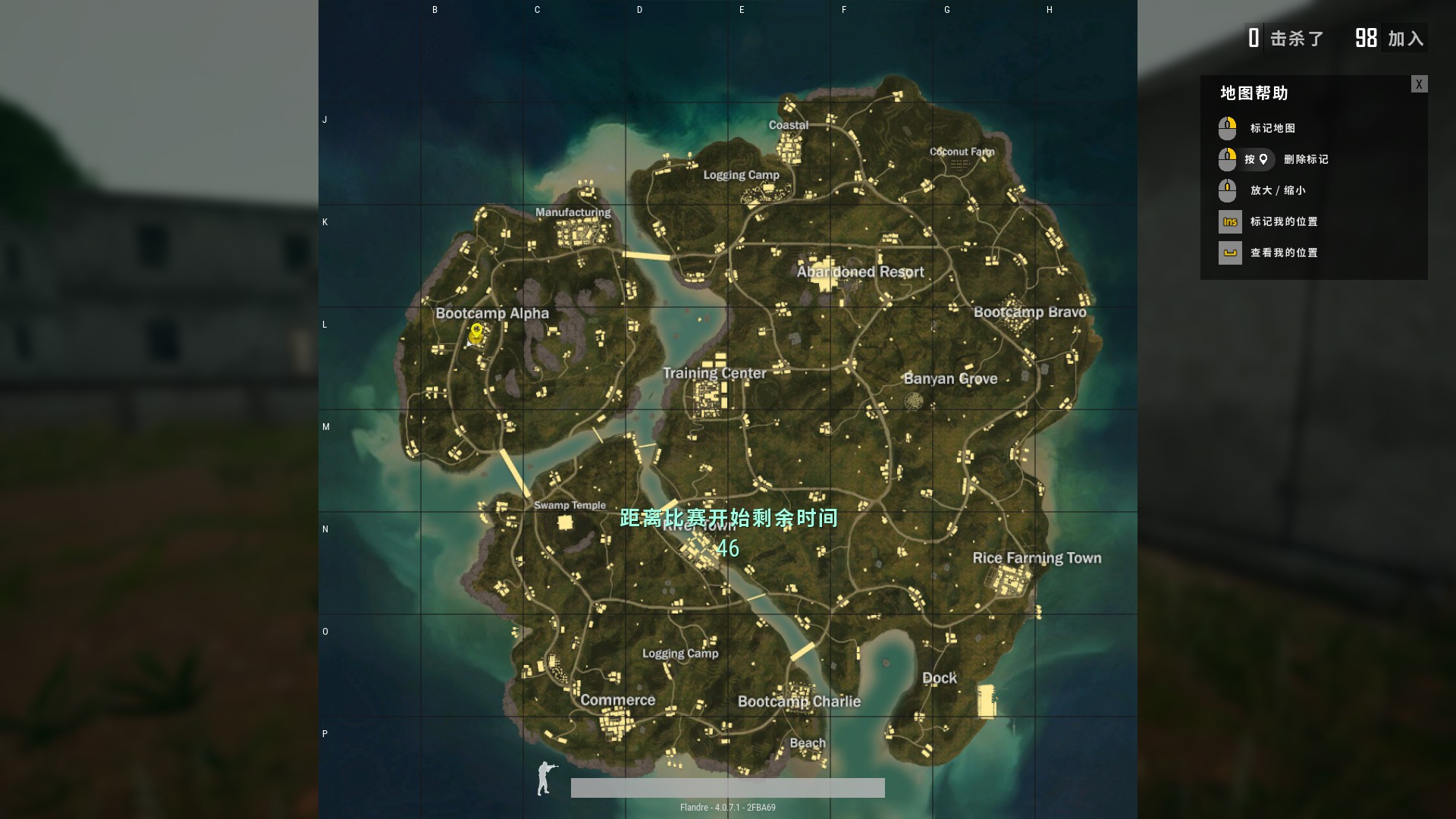
Task: Click the yellow marker pin at Bootcamp Alpha
Action: point(475,332)
